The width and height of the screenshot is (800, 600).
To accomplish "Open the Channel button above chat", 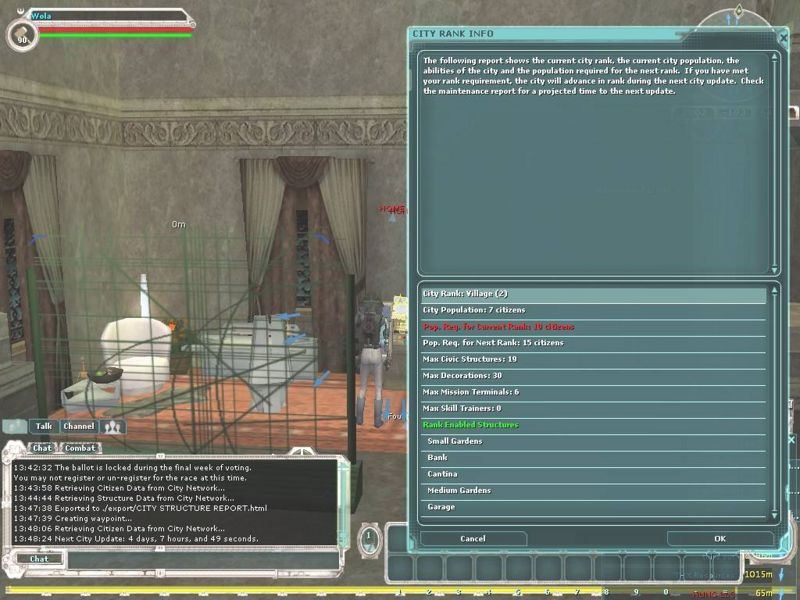I will [x=78, y=426].
